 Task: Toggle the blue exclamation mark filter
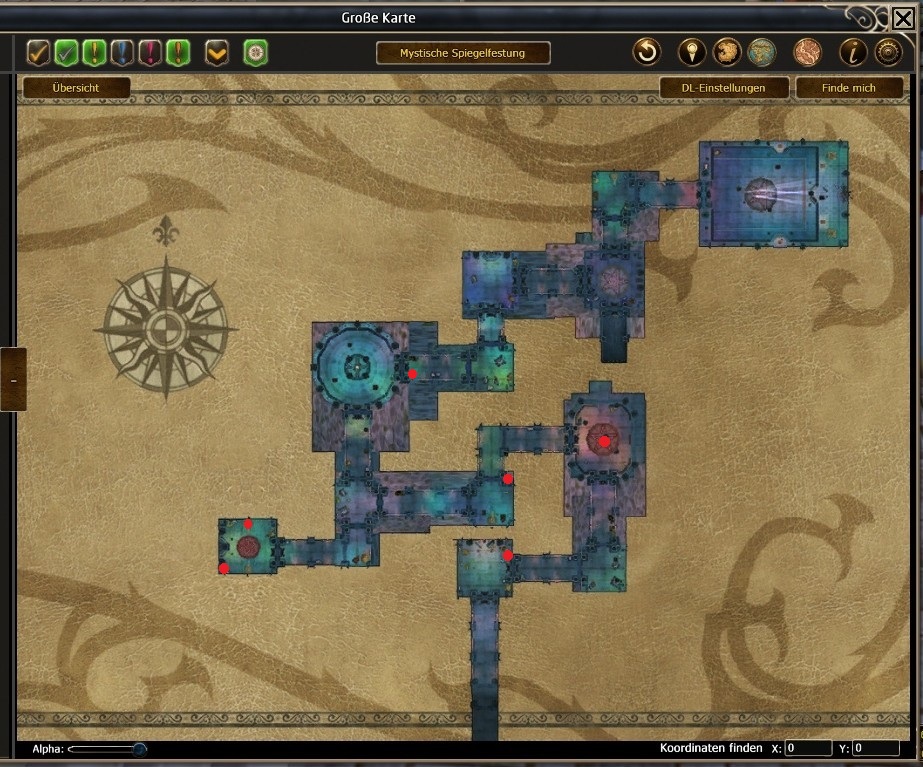pos(123,52)
